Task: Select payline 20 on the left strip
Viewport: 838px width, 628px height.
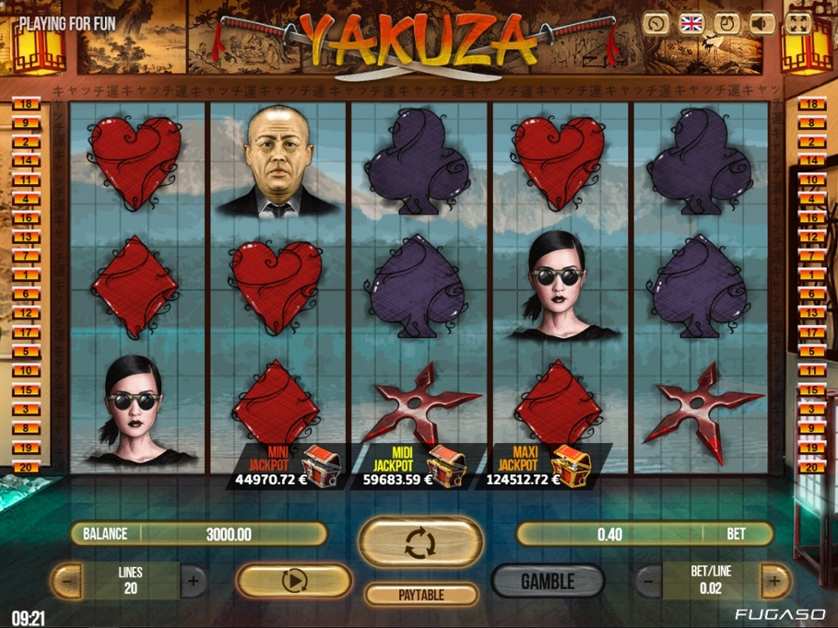Action: click(x=25, y=467)
